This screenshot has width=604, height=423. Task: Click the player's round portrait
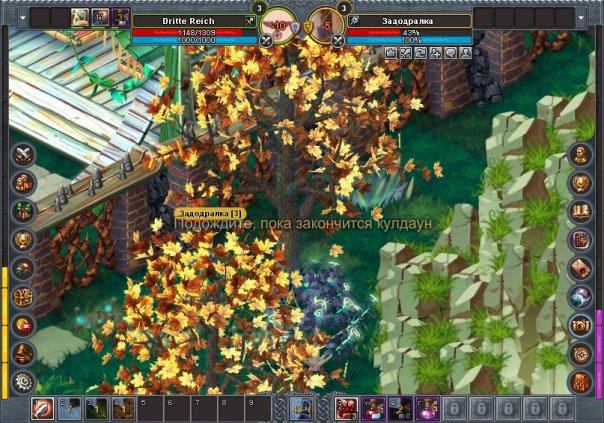(x=279, y=26)
